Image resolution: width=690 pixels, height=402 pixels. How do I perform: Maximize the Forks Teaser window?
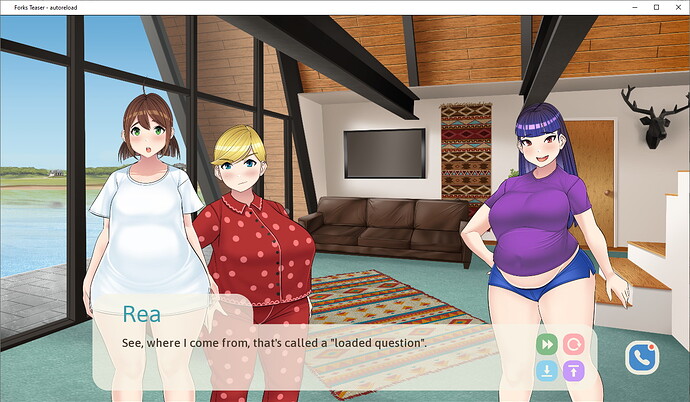click(x=656, y=7)
